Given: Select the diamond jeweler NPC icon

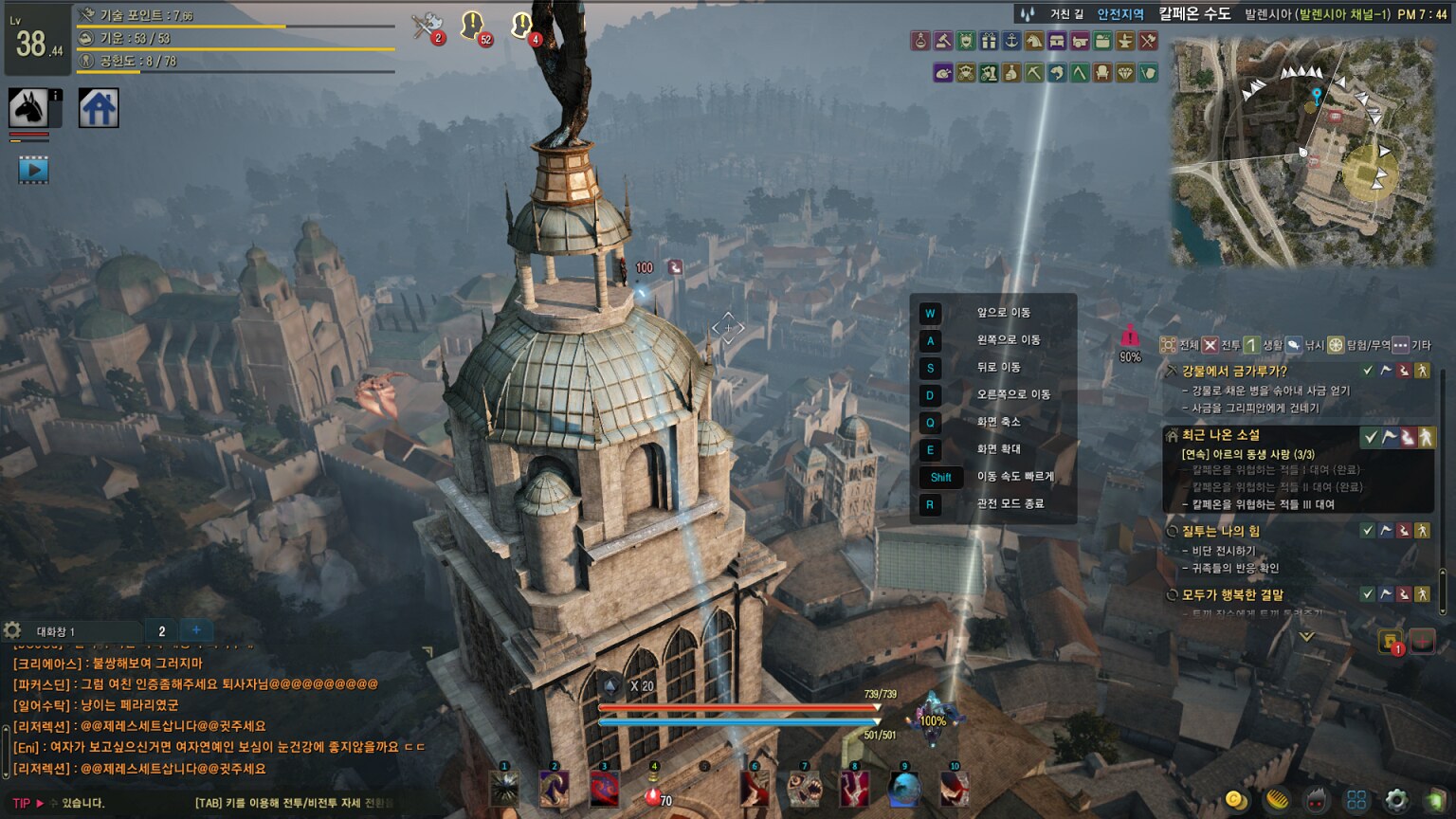Looking at the screenshot, I should [1125, 73].
